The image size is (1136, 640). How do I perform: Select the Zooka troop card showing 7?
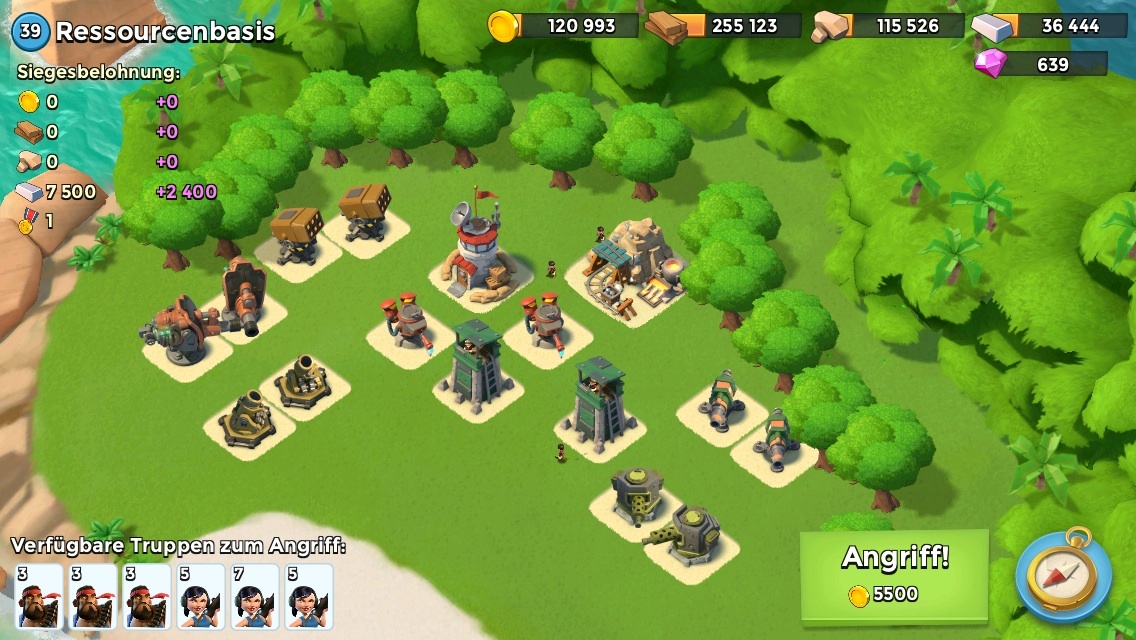click(x=255, y=596)
